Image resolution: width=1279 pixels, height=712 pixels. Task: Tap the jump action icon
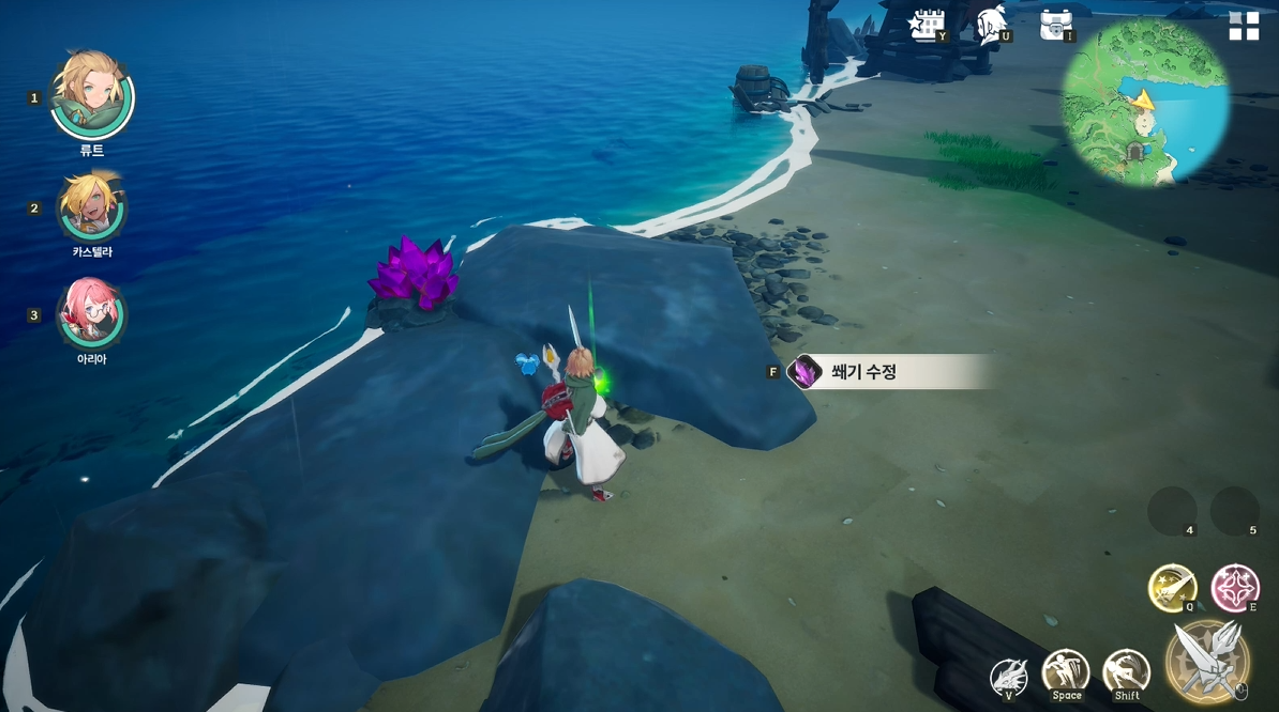pos(1066,673)
